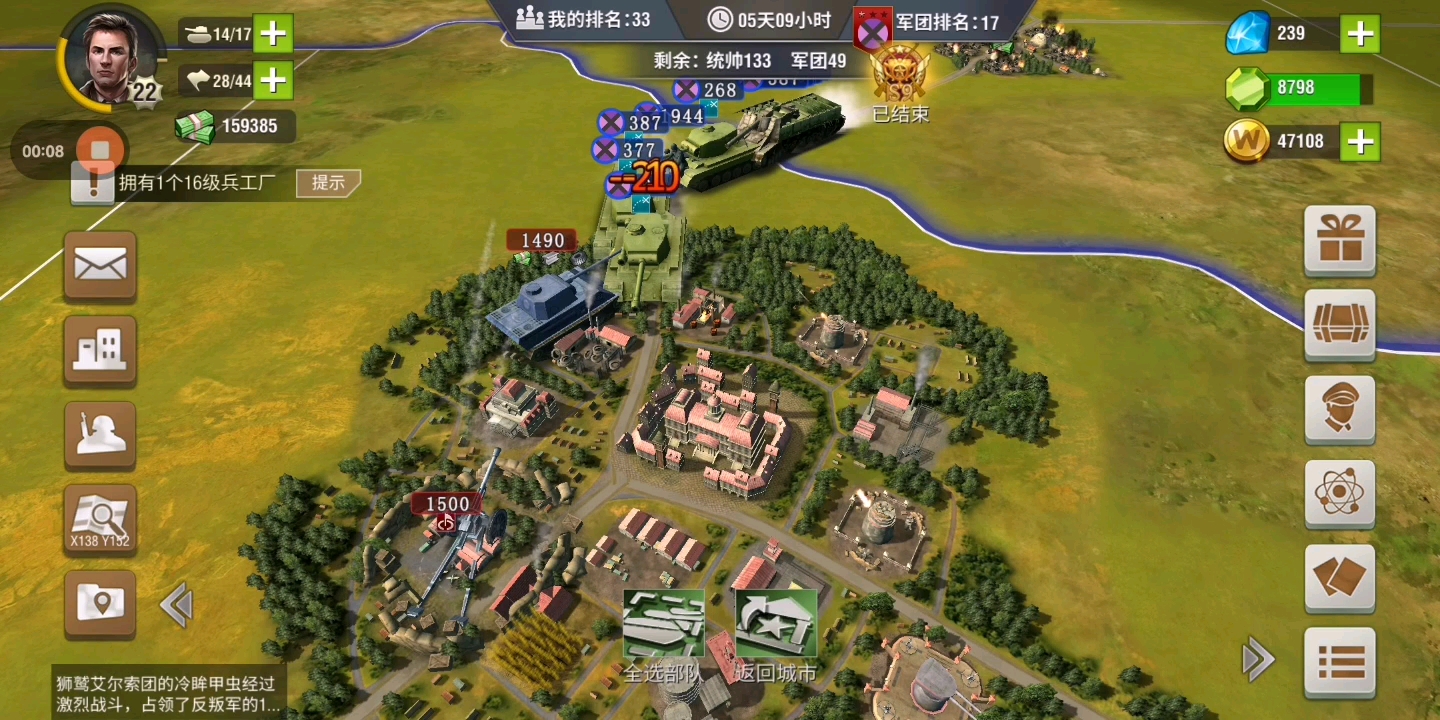Open the atom research technology menu

tap(1340, 494)
